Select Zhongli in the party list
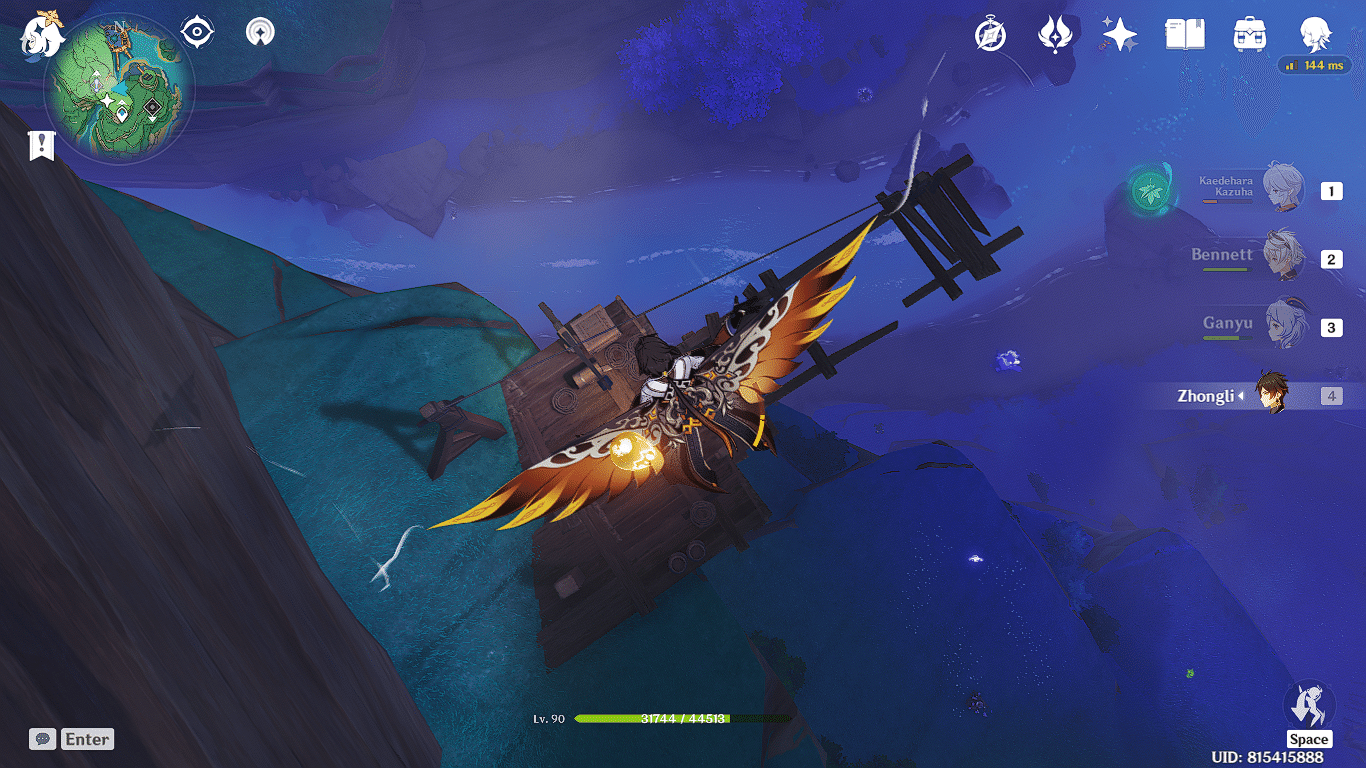The image size is (1366, 768). (x=1273, y=396)
